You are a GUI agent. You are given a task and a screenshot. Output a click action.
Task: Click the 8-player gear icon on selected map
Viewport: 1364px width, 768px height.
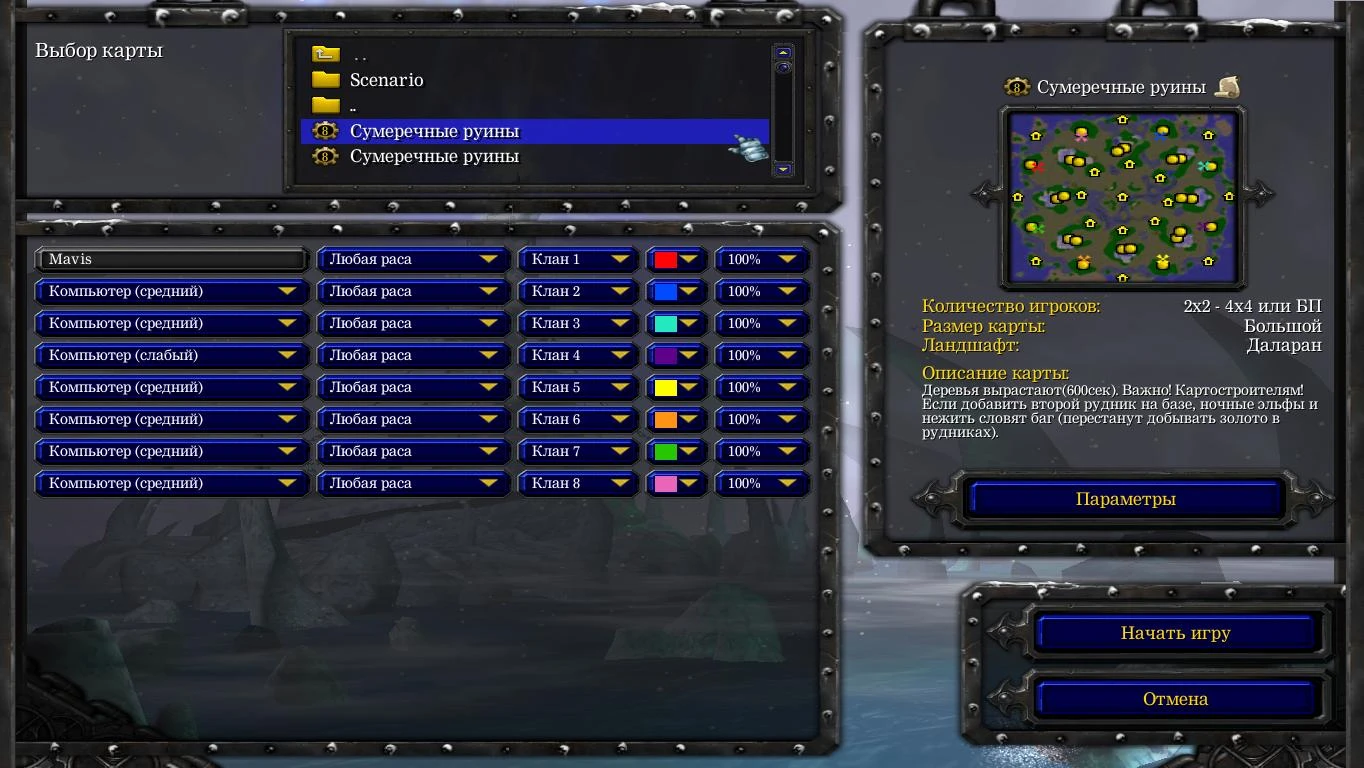(x=325, y=131)
